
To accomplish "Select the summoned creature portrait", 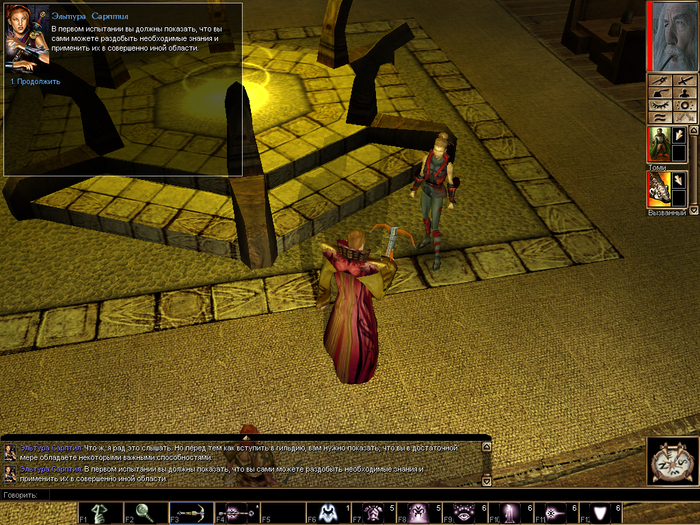I will click(657, 190).
